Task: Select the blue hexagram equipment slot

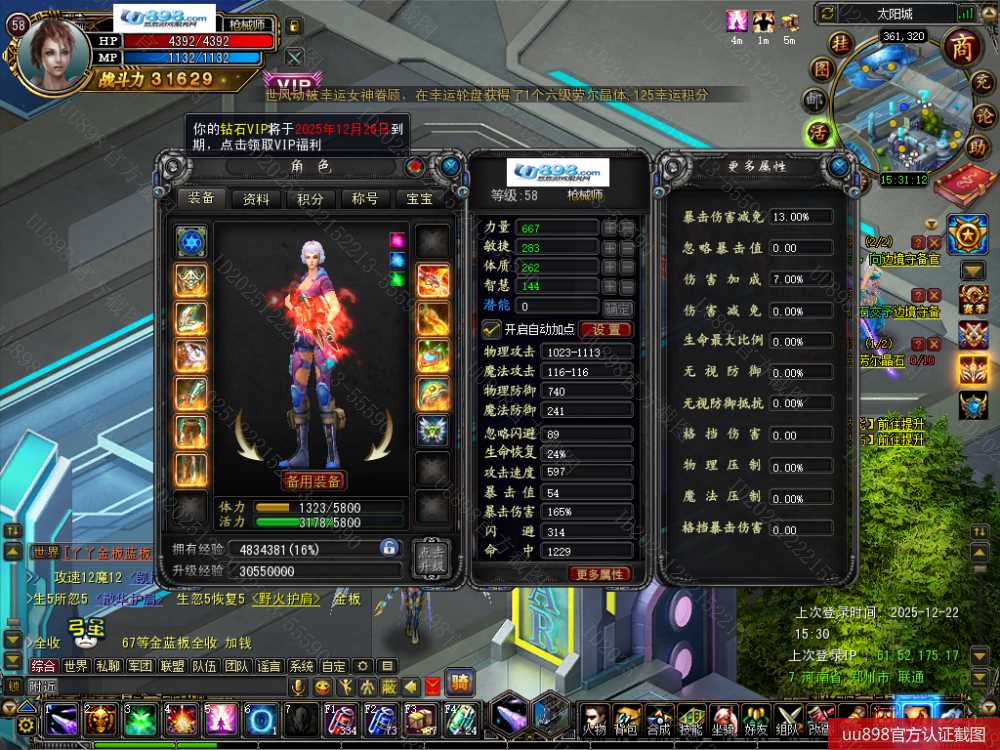Action: point(191,241)
